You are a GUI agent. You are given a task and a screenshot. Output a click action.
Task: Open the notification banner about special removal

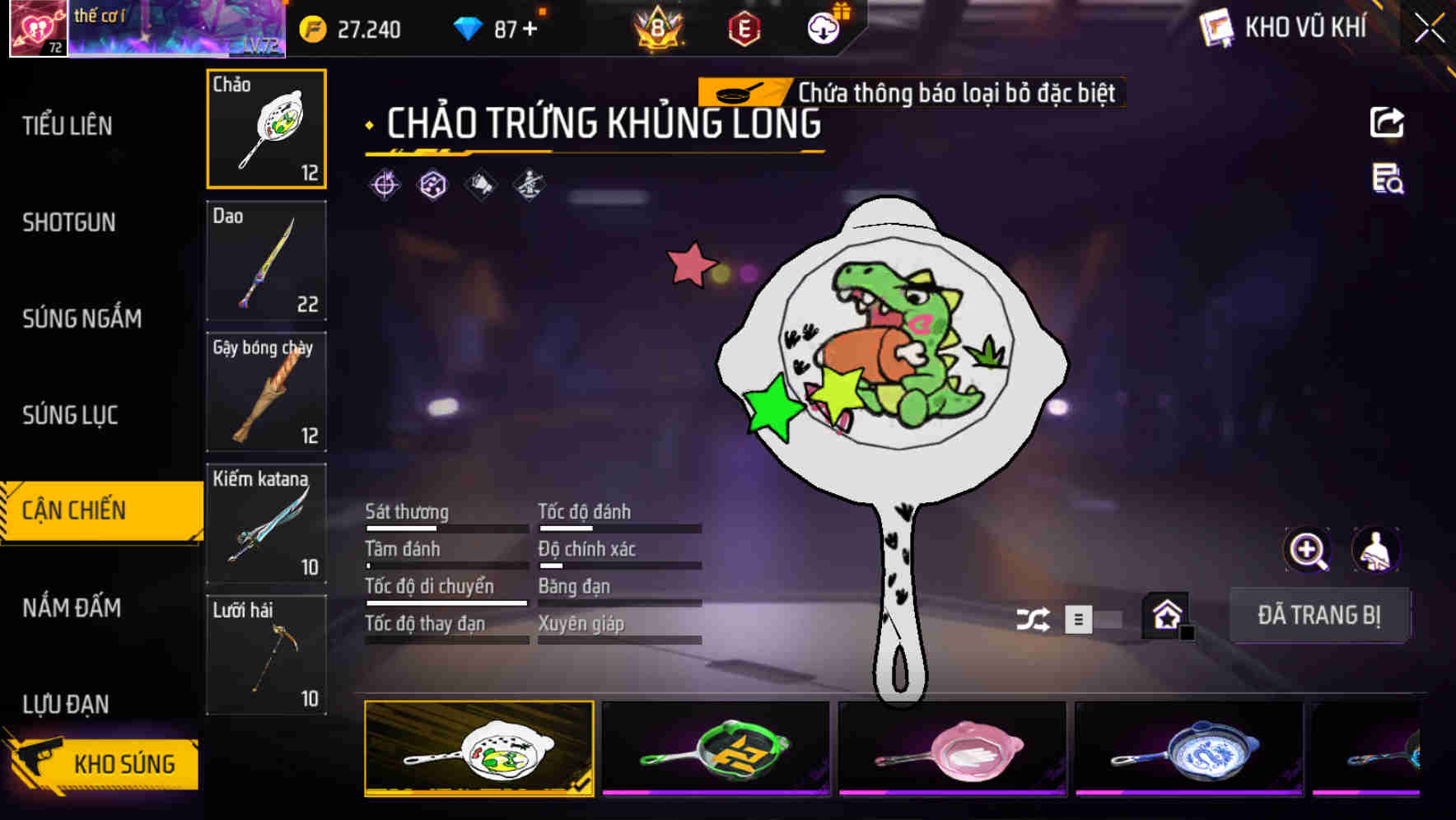(x=910, y=93)
